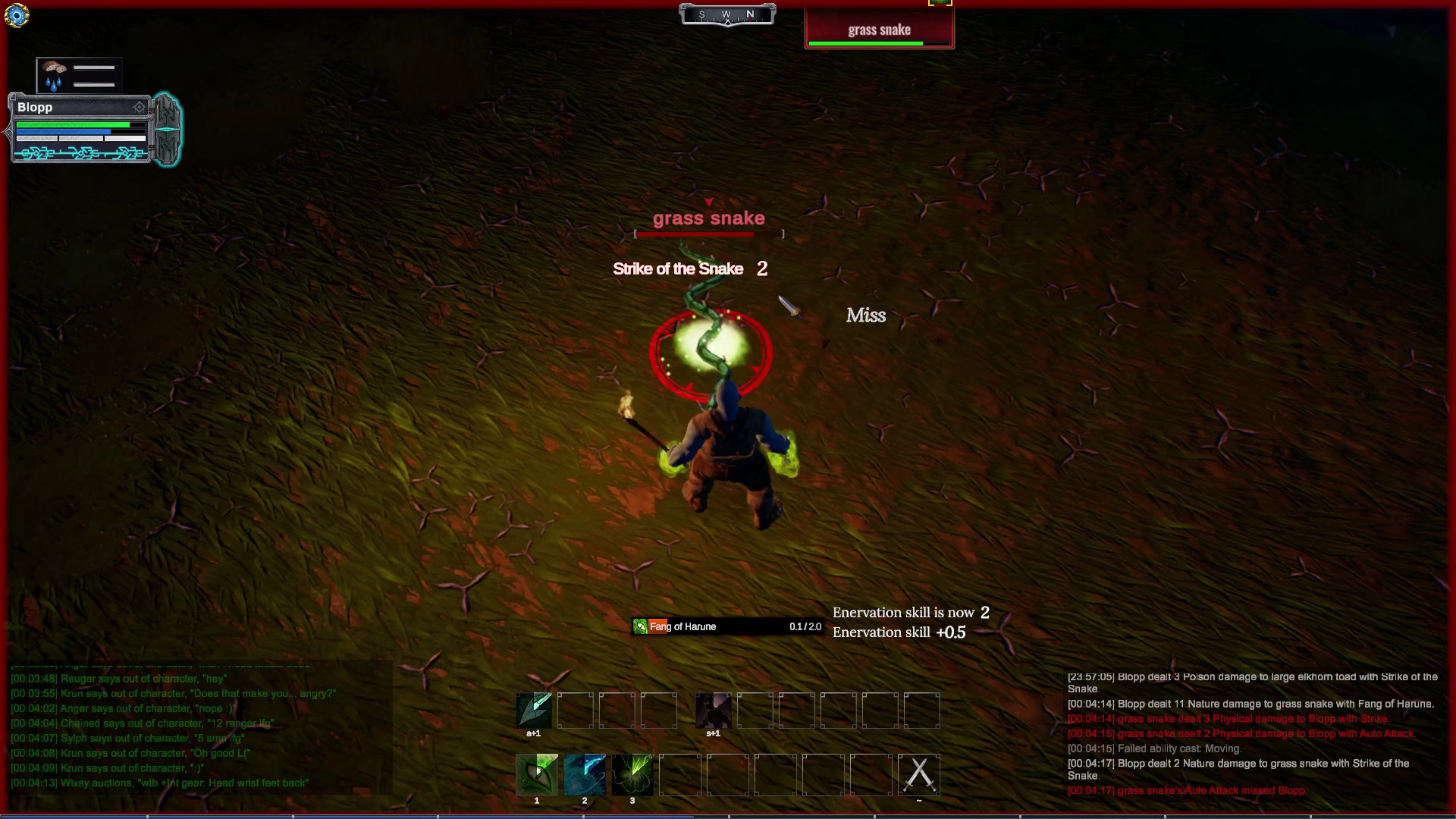The height and width of the screenshot is (819, 1456).
Task: Use the shadowy figure ability bound to s+1
Action: [x=714, y=711]
